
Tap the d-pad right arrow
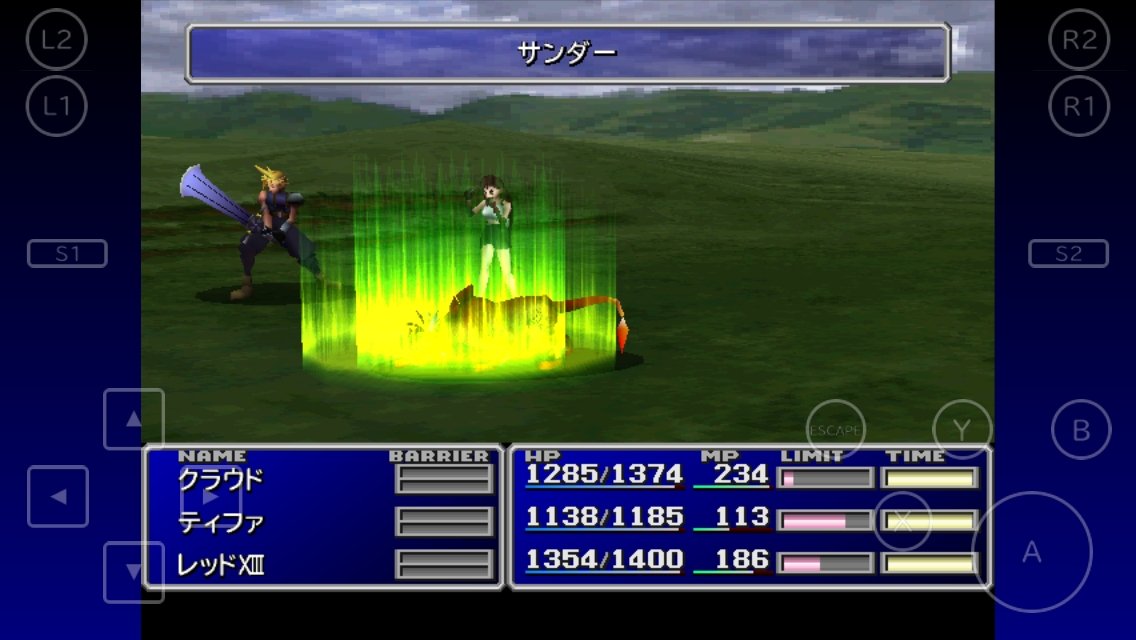(210, 496)
